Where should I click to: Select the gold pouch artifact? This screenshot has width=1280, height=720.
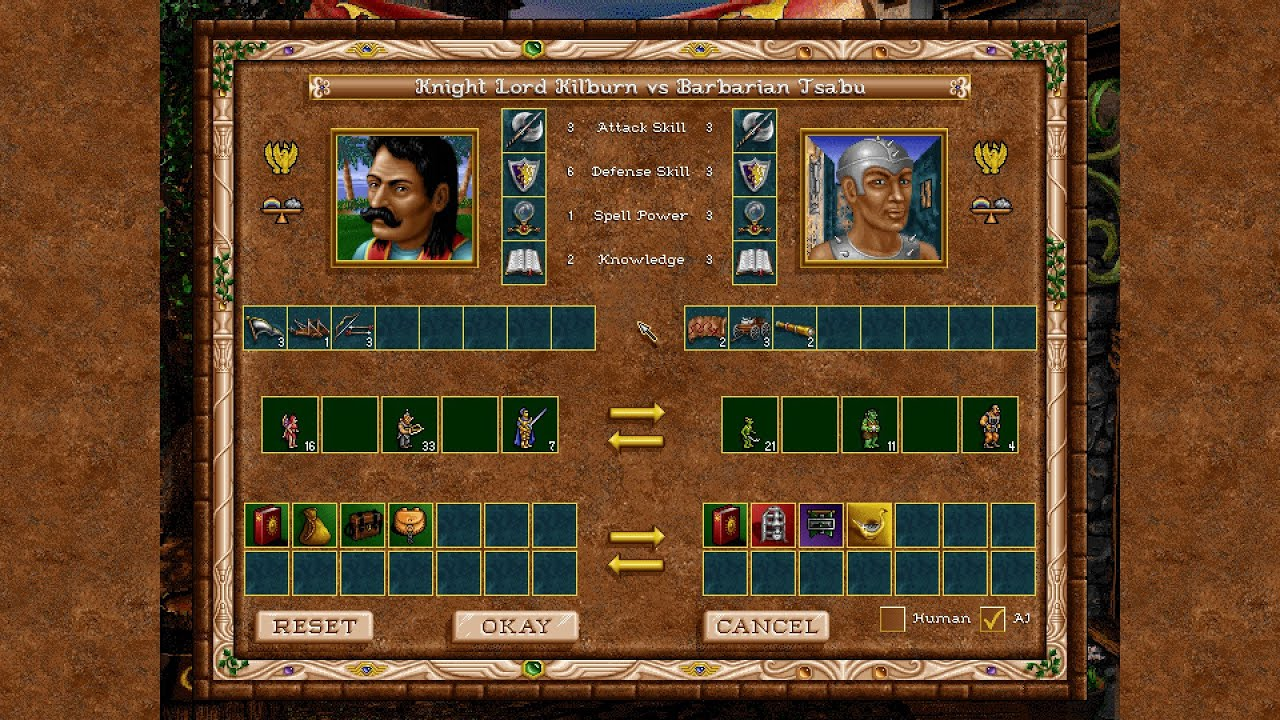tap(315, 525)
